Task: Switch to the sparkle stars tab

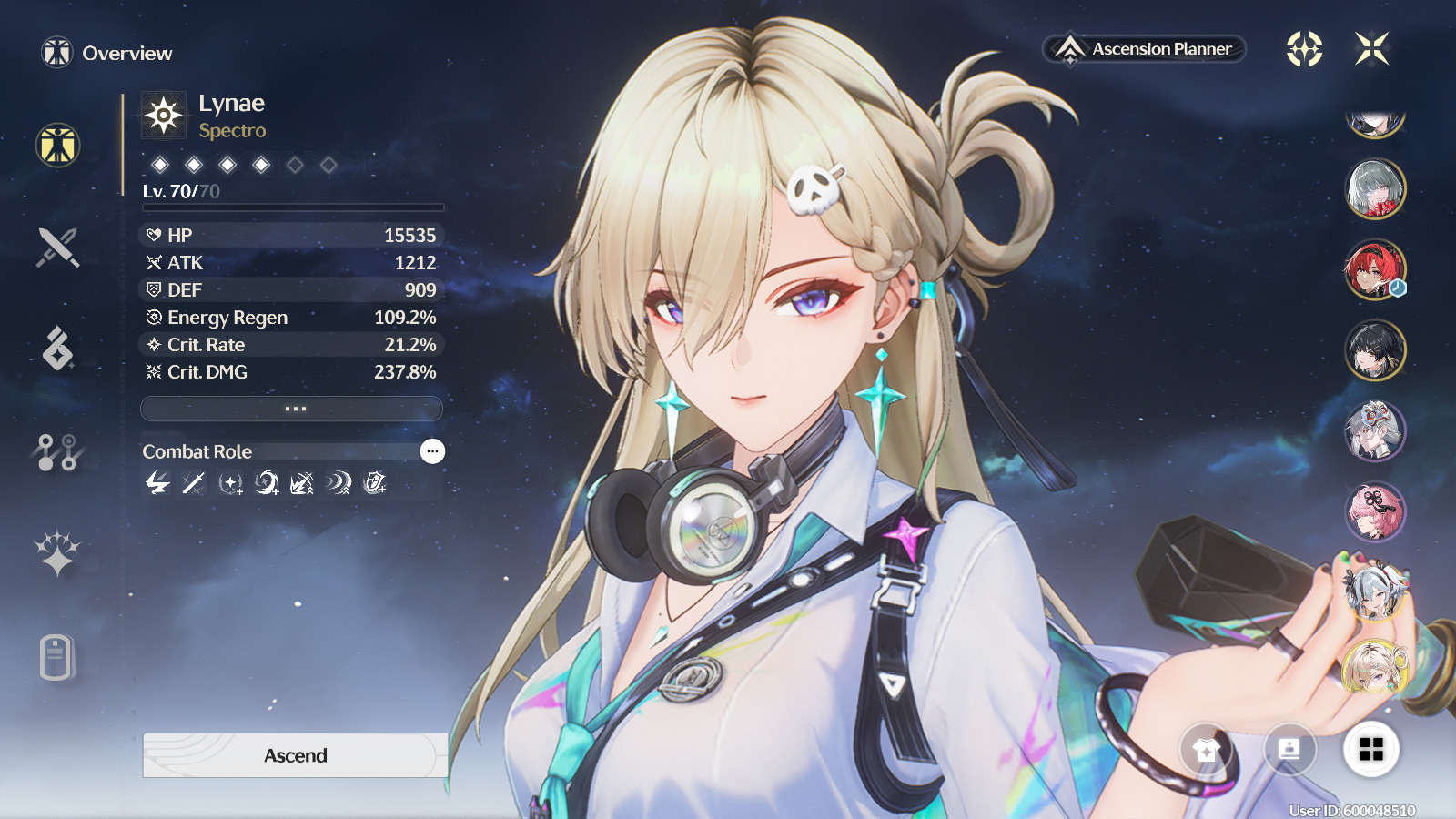Action: (58, 553)
